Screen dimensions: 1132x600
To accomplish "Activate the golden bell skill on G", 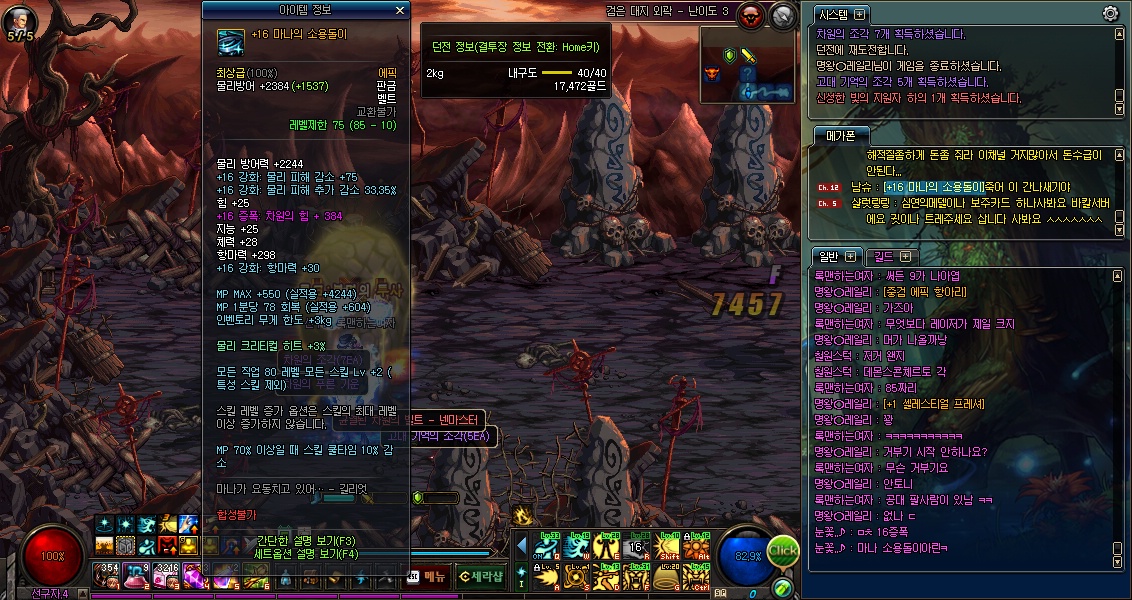I will [668, 577].
